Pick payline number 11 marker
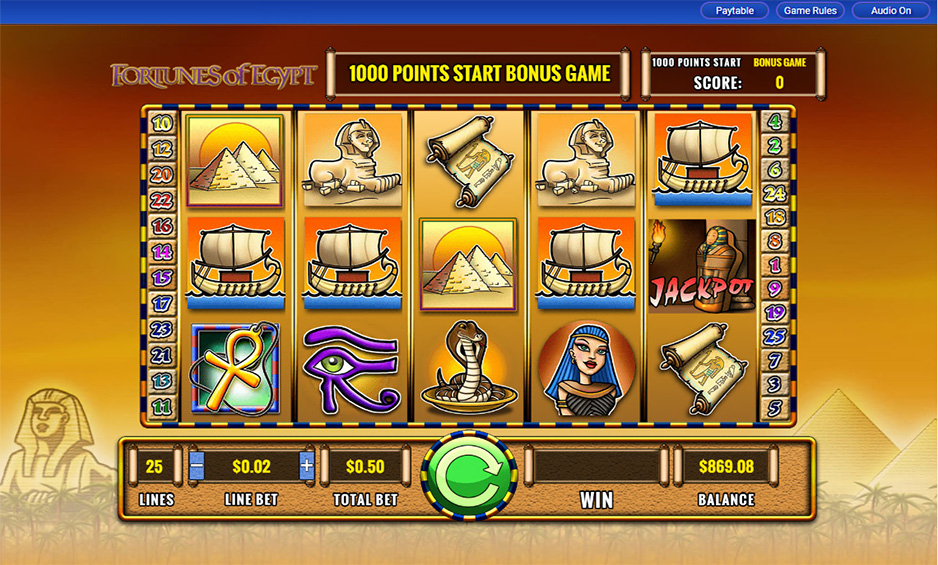Image resolution: width=938 pixels, height=565 pixels. tap(161, 406)
